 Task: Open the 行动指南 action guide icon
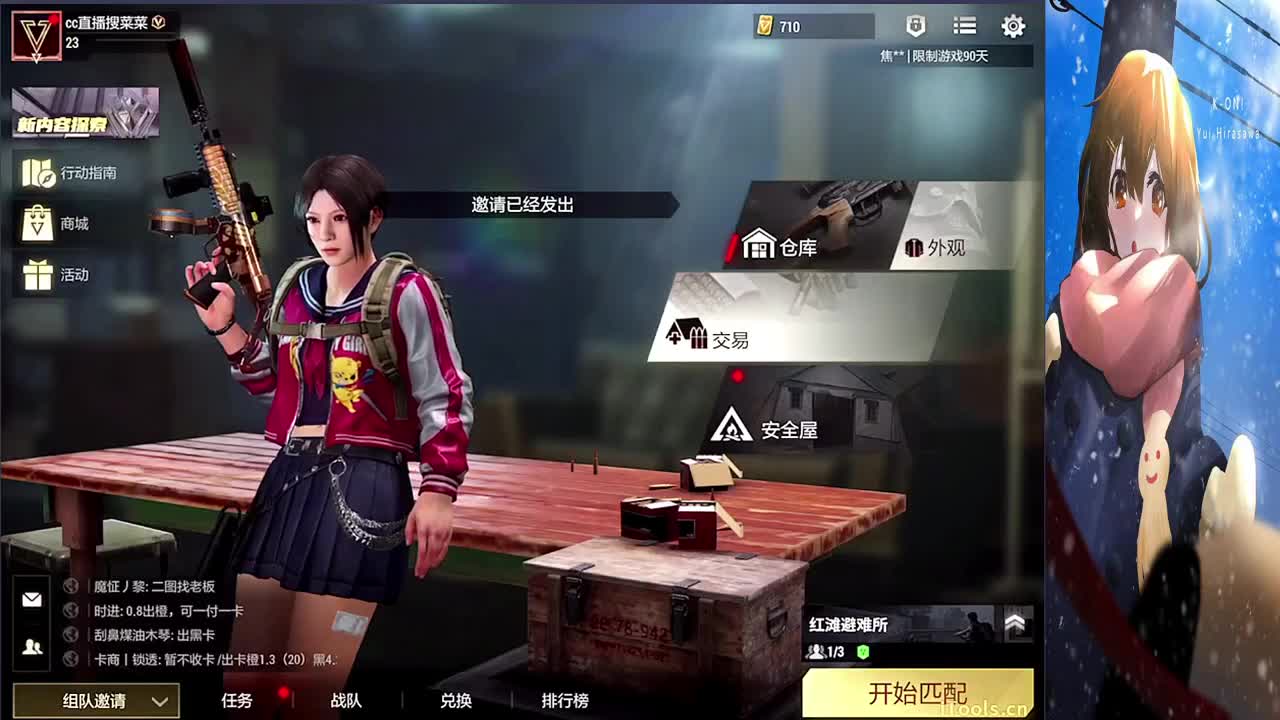(40, 172)
